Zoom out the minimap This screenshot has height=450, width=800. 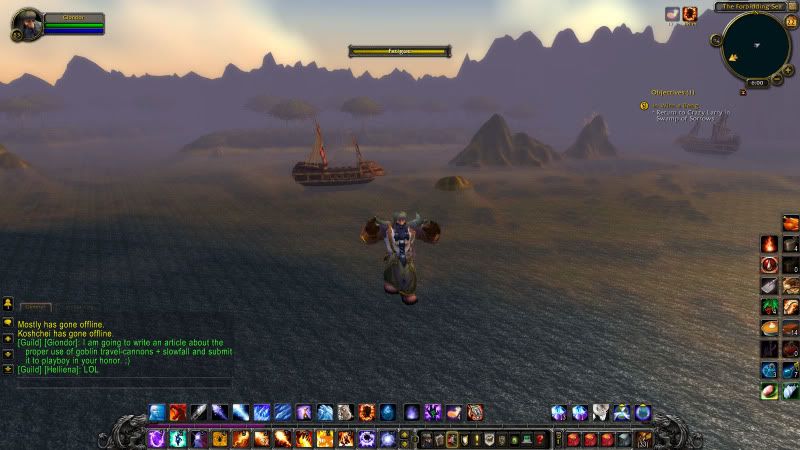click(x=778, y=76)
